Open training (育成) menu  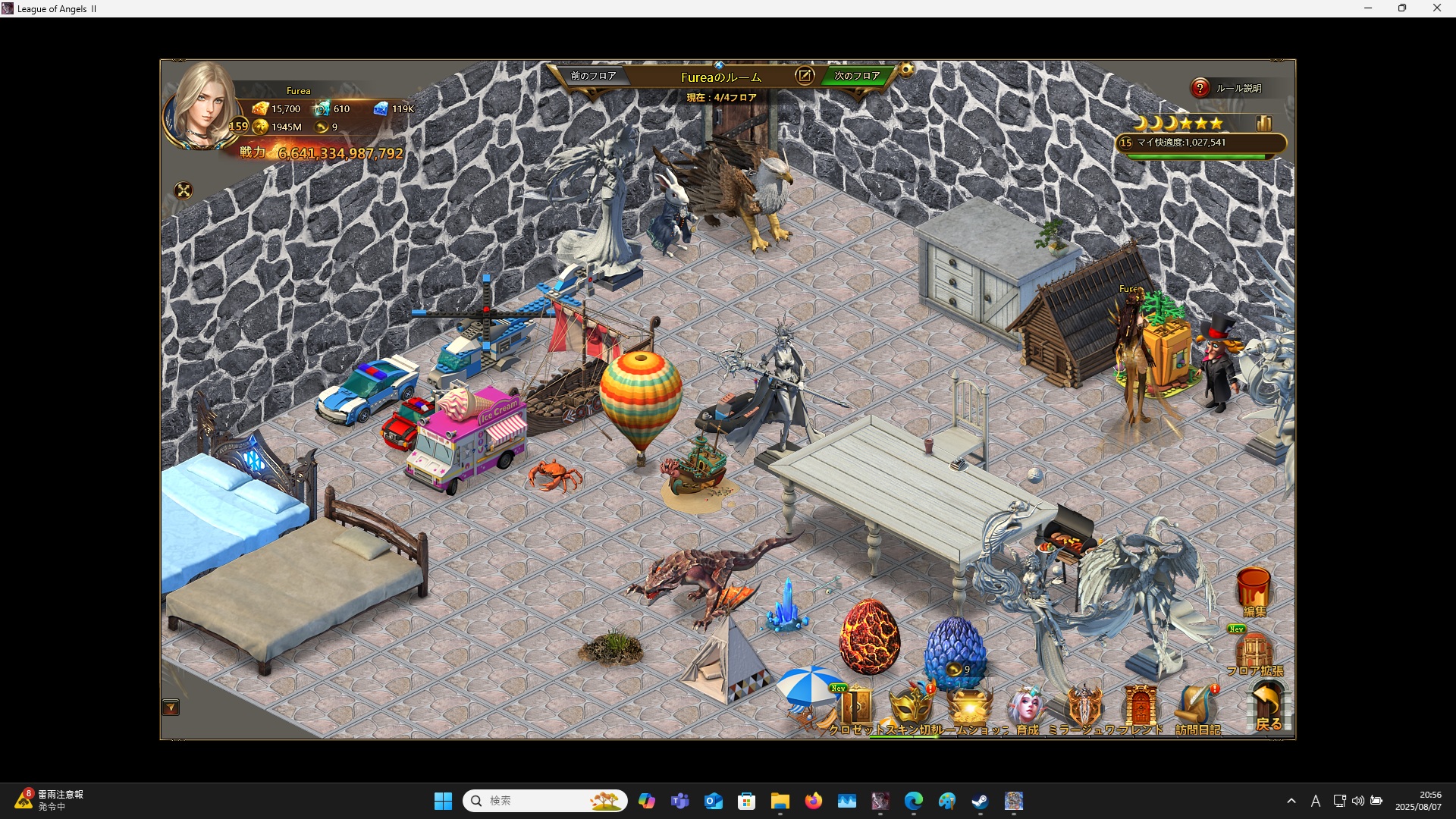(1027, 709)
